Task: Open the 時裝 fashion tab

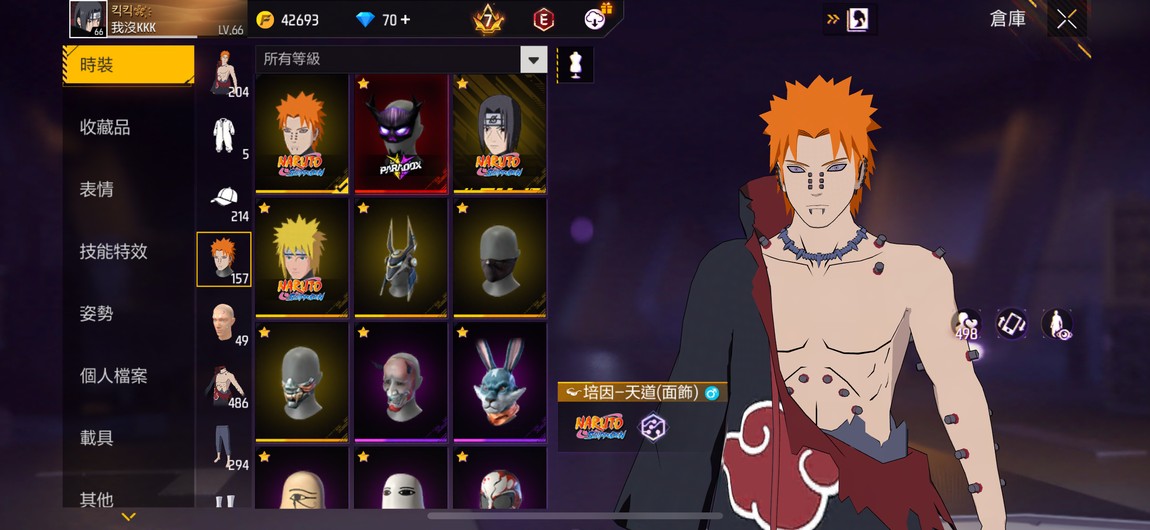Action: 127,66
